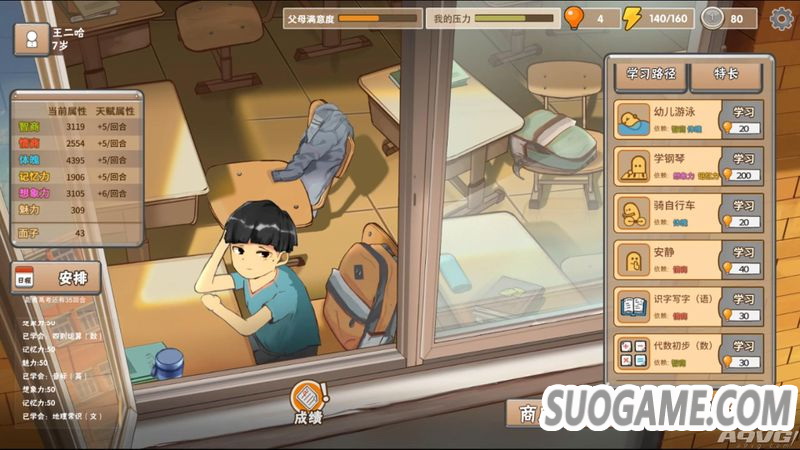Switch to the 学习路径 tab
Image resolution: width=800 pixels, height=450 pixels.
651,74
